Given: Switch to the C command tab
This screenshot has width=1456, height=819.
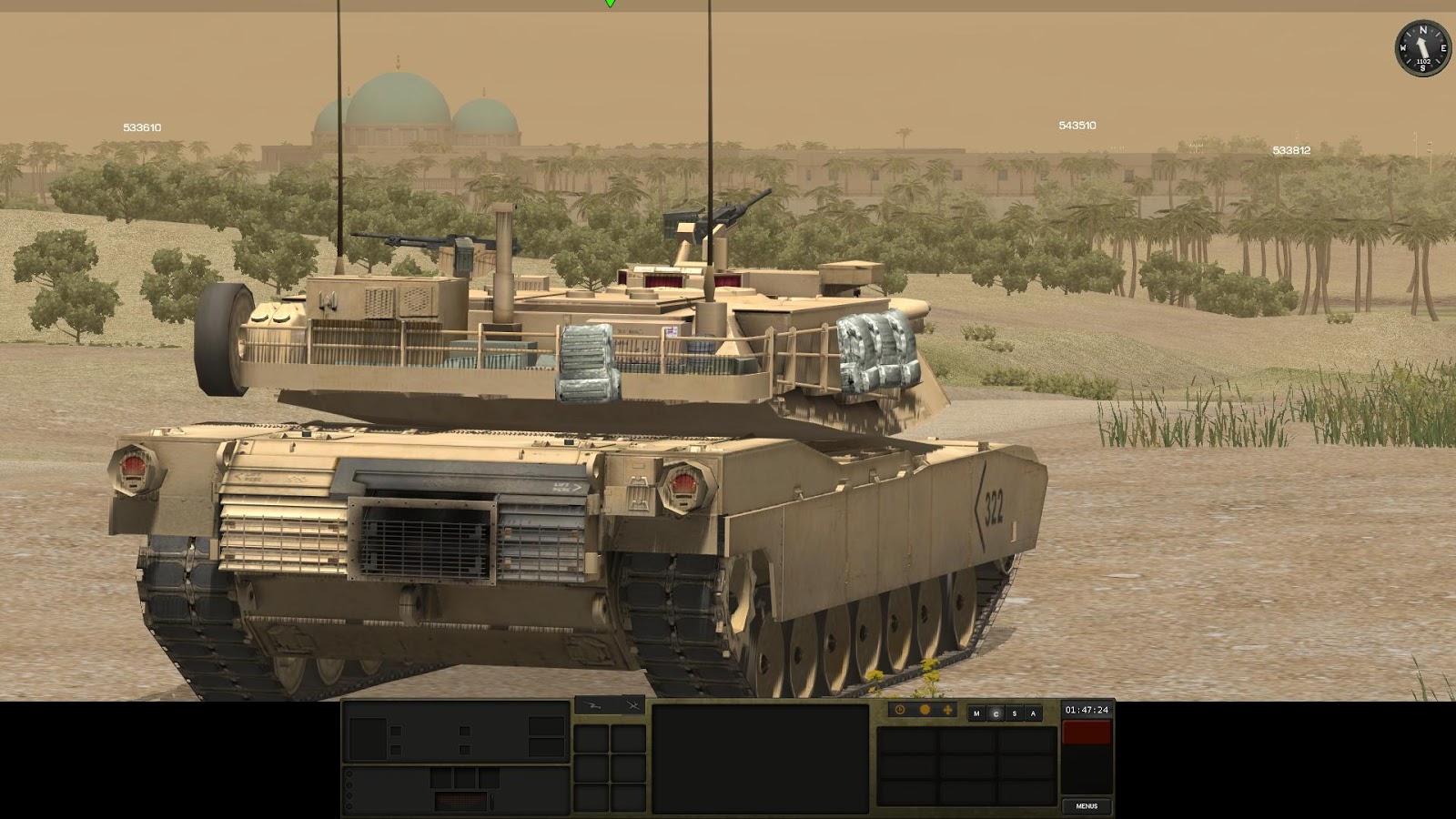Looking at the screenshot, I should pyautogui.click(x=996, y=713).
